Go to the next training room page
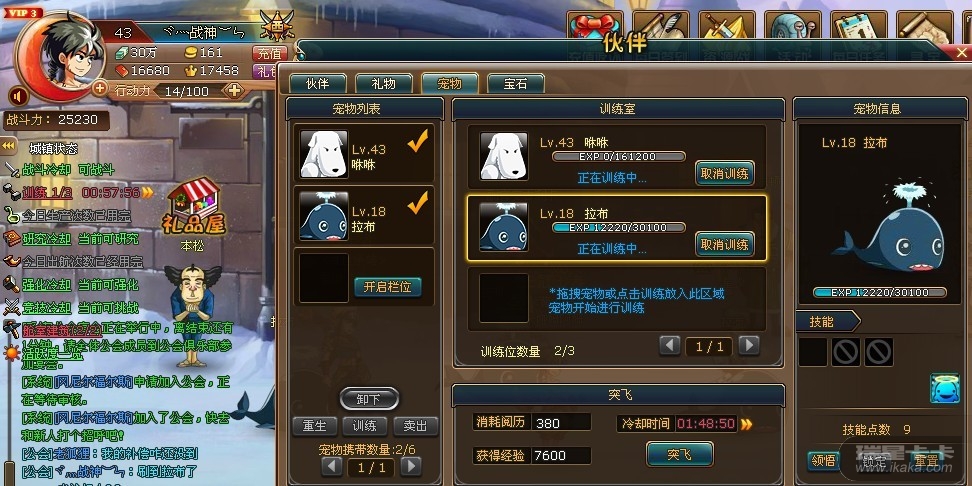The height and width of the screenshot is (486, 972). [748, 346]
